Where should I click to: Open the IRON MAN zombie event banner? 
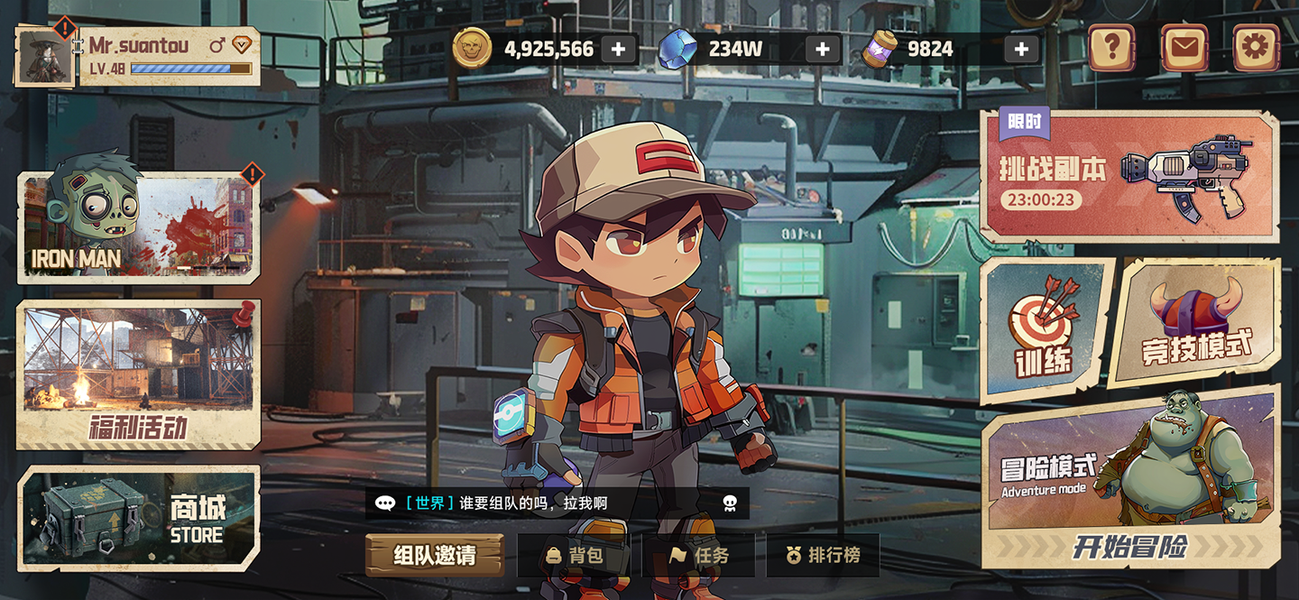click(138, 227)
